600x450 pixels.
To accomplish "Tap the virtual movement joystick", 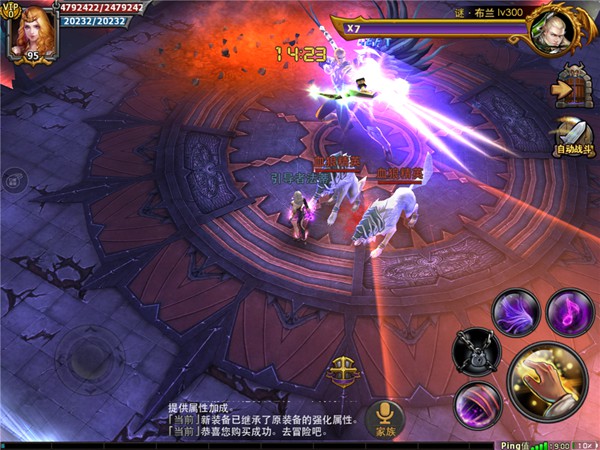I will (86, 353).
